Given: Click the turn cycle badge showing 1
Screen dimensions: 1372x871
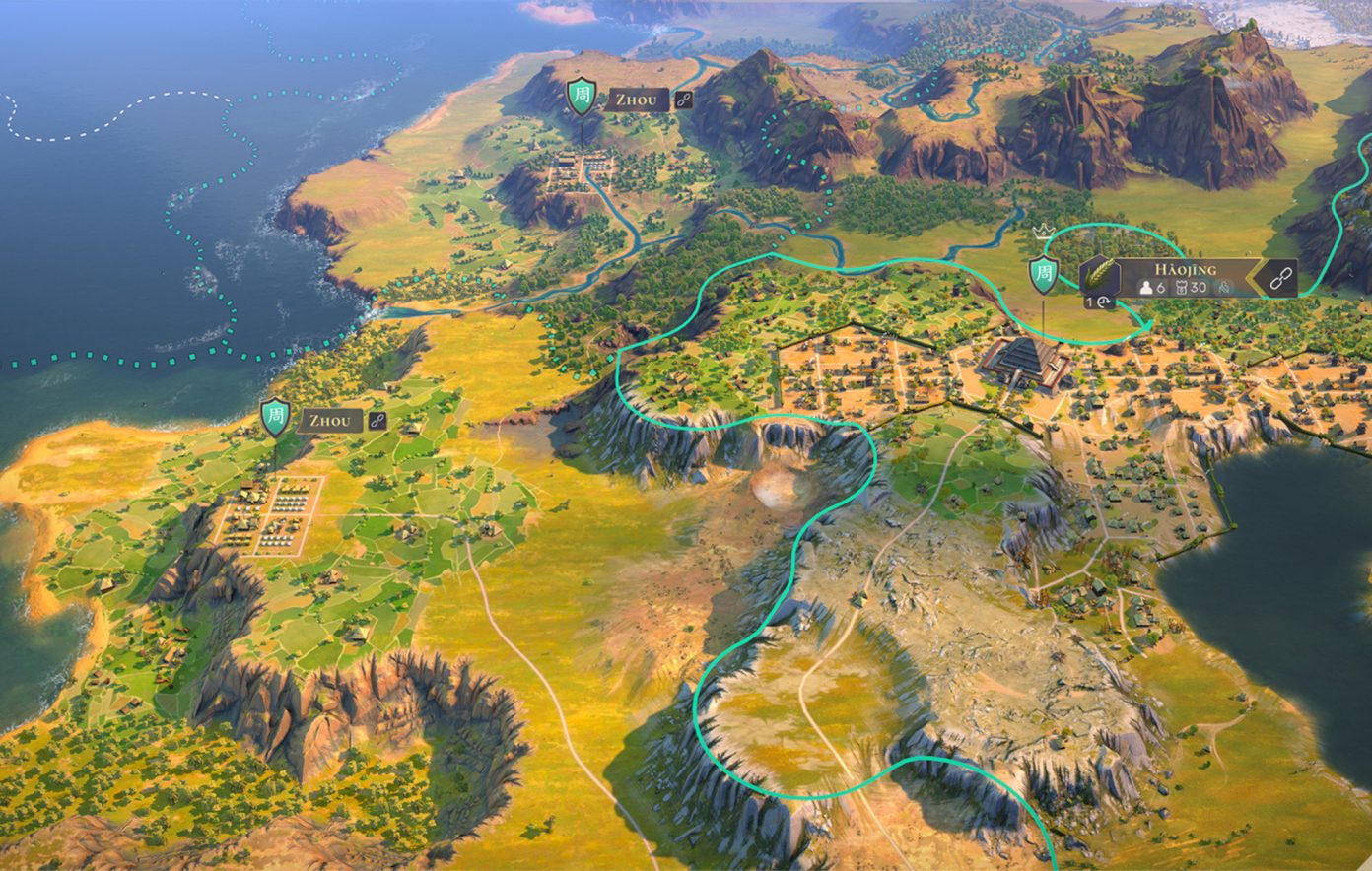Looking at the screenshot, I should [x=1099, y=302].
